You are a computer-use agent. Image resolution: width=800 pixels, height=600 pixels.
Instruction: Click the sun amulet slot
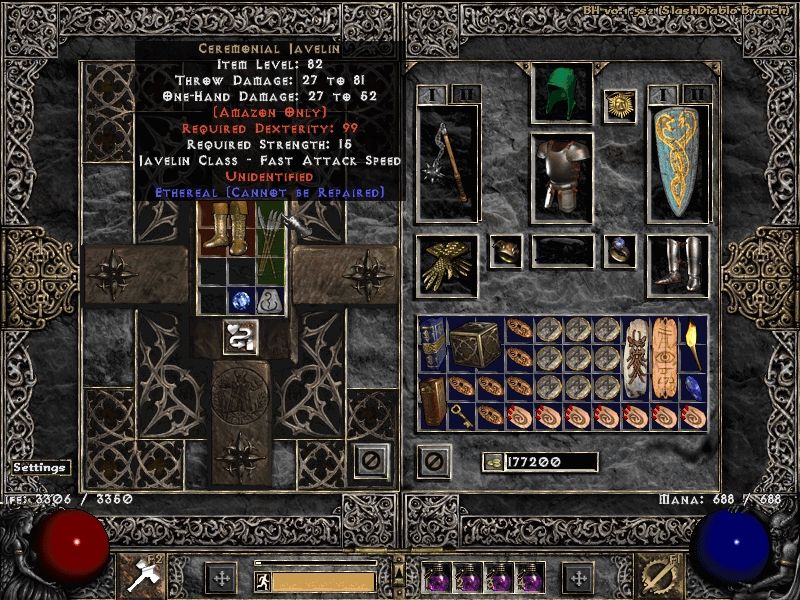(620, 106)
